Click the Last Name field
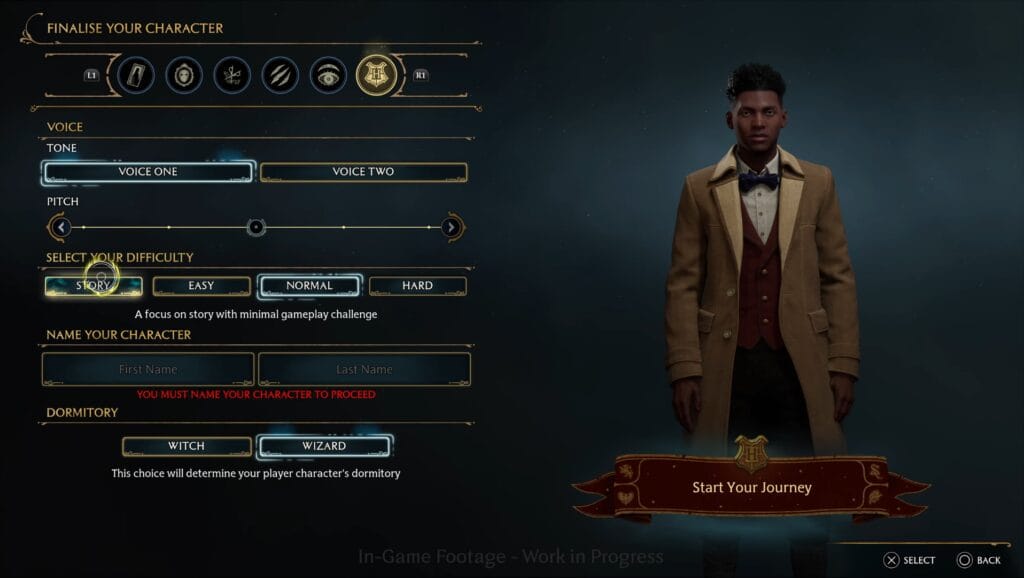This screenshot has height=578, width=1024. [364, 369]
